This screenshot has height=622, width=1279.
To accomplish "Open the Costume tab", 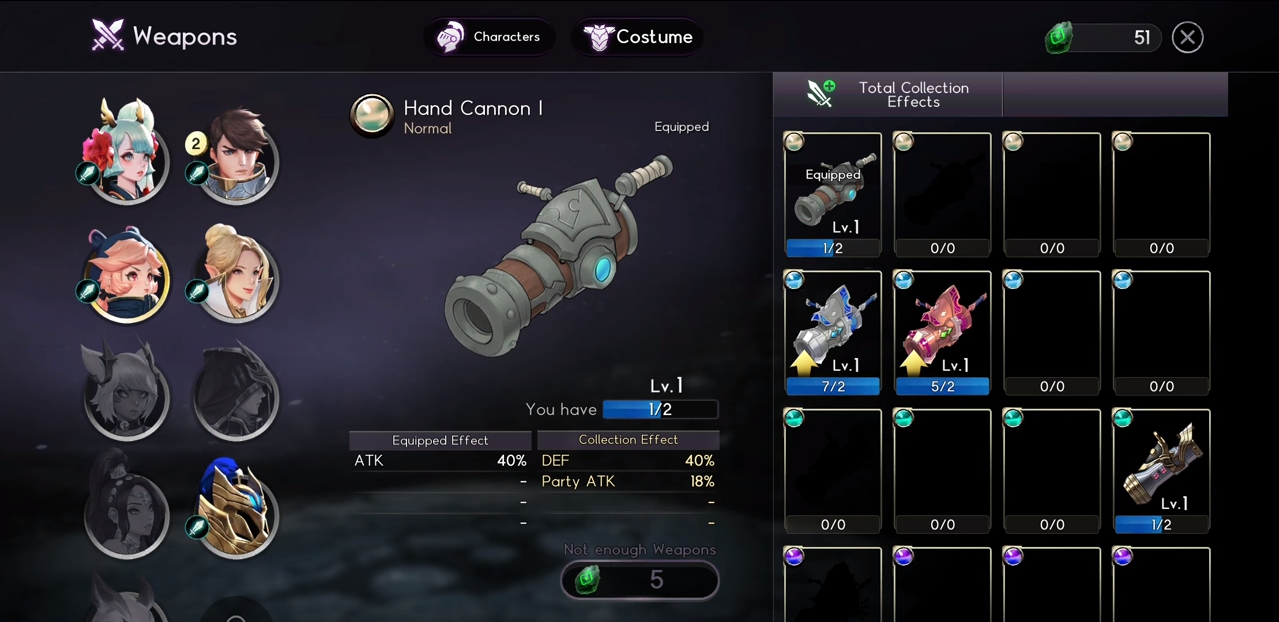I will click(x=637, y=37).
